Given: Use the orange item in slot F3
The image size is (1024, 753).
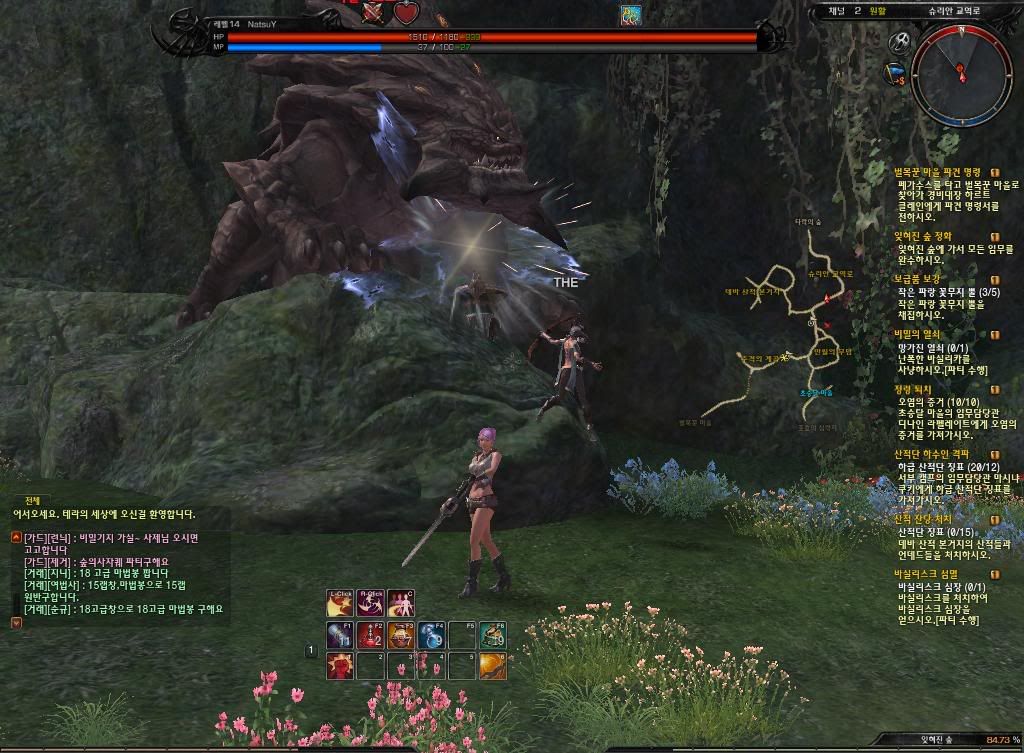Looking at the screenshot, I should [401, 635].
